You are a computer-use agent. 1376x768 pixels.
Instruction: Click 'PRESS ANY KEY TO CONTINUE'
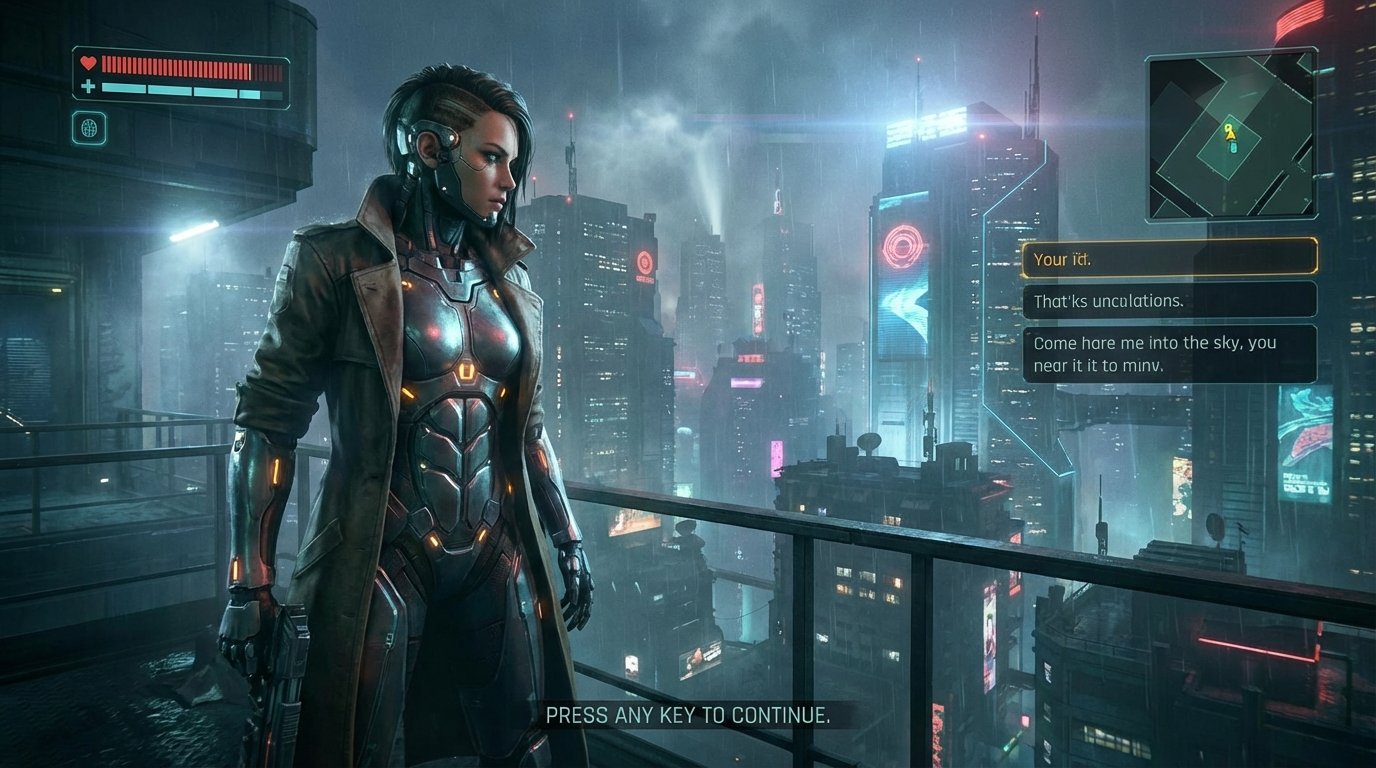tap(688, 715)
